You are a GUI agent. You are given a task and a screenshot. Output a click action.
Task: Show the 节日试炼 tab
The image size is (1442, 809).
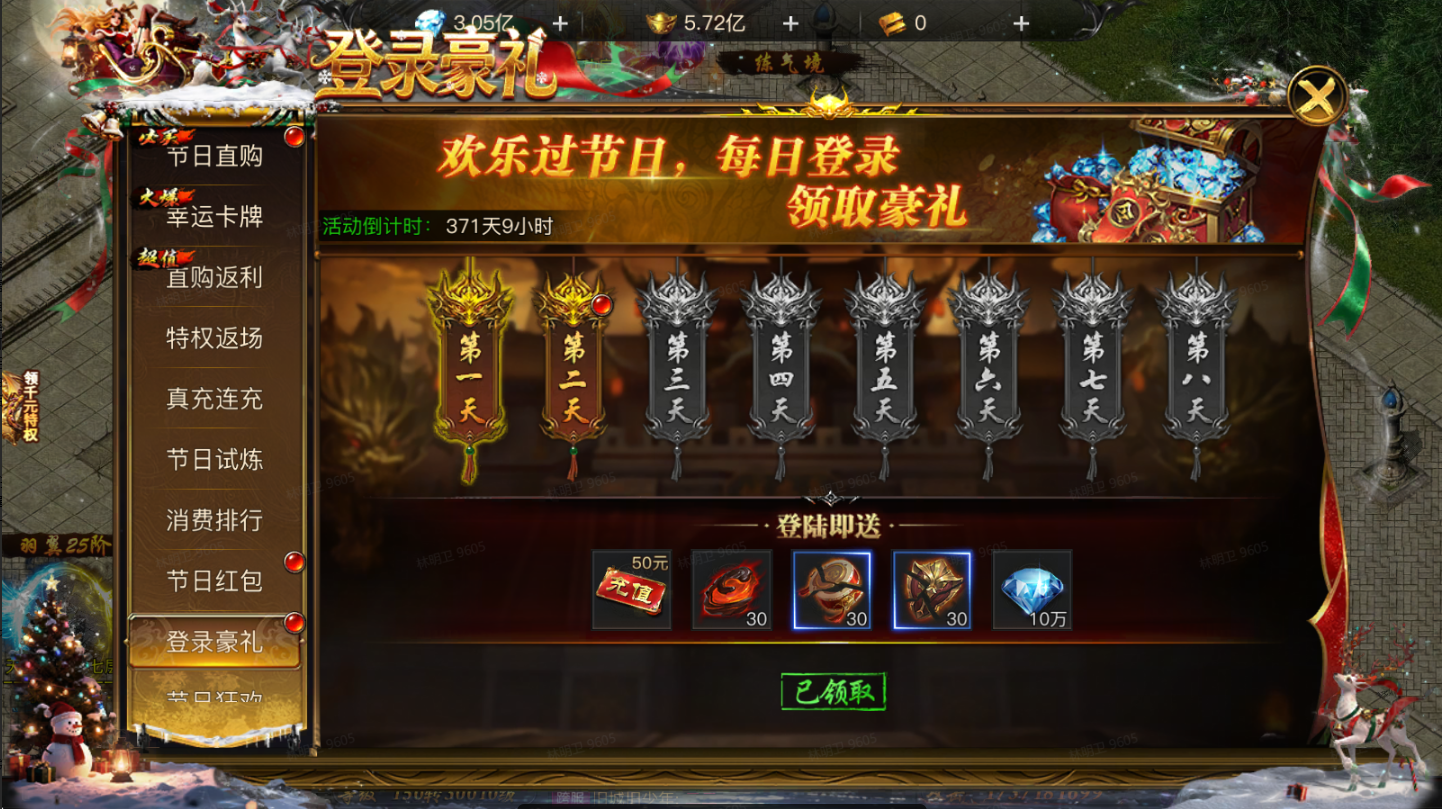(x=214, y=460)
